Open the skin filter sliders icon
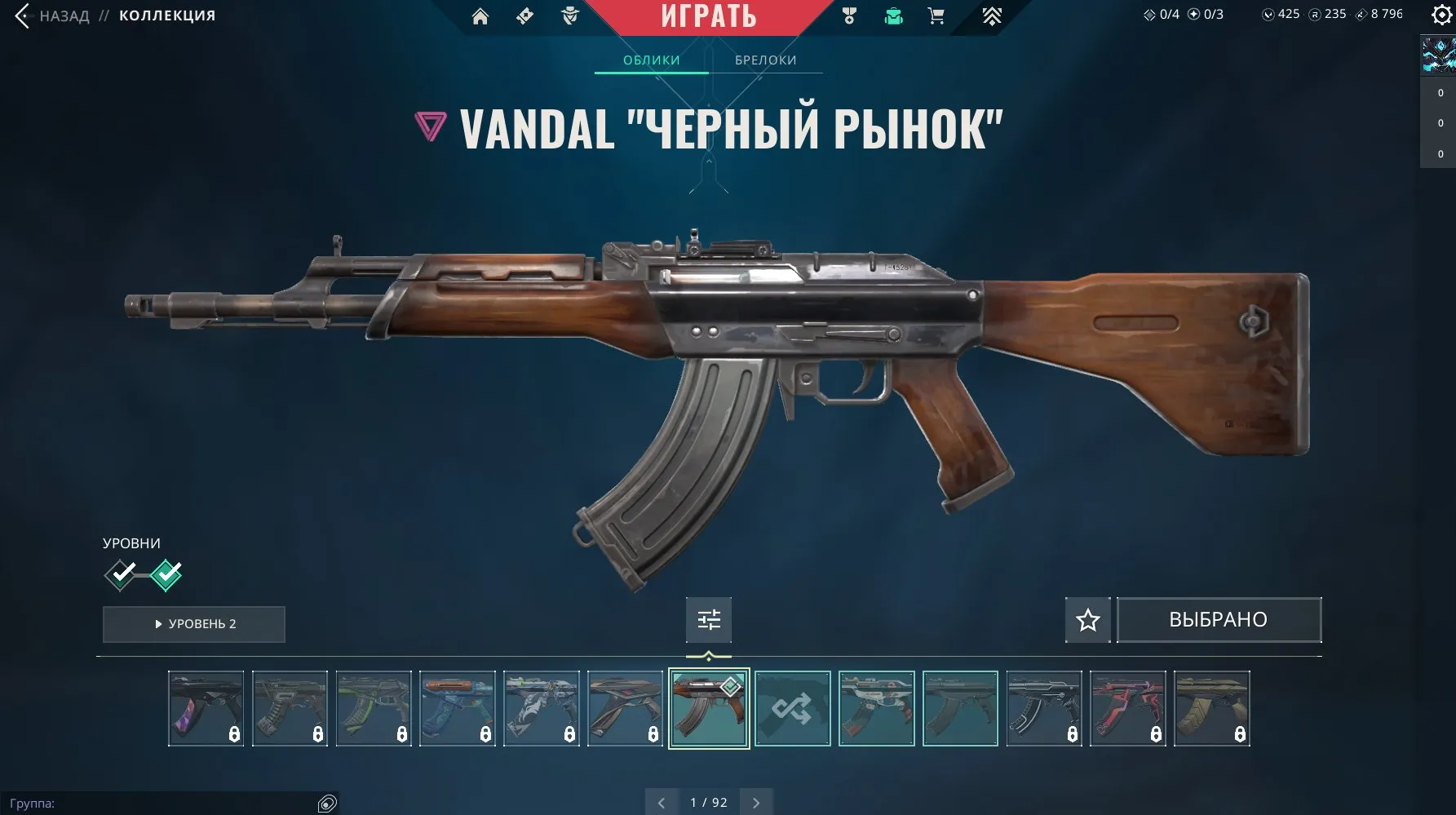This screenshot has height=815, width=1456. click(708, 620)
